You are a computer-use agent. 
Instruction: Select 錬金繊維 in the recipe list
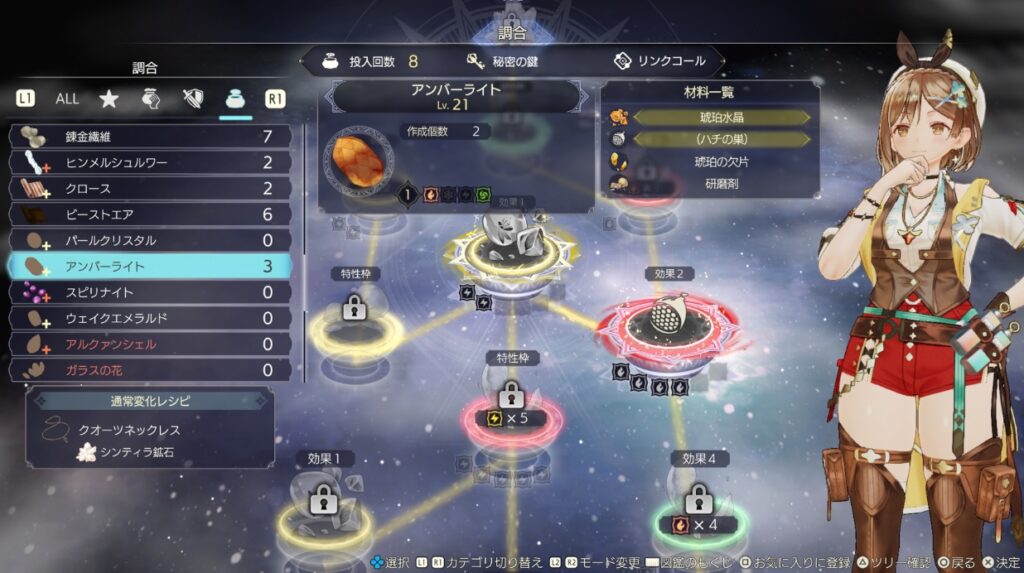(x=150, y=136)
